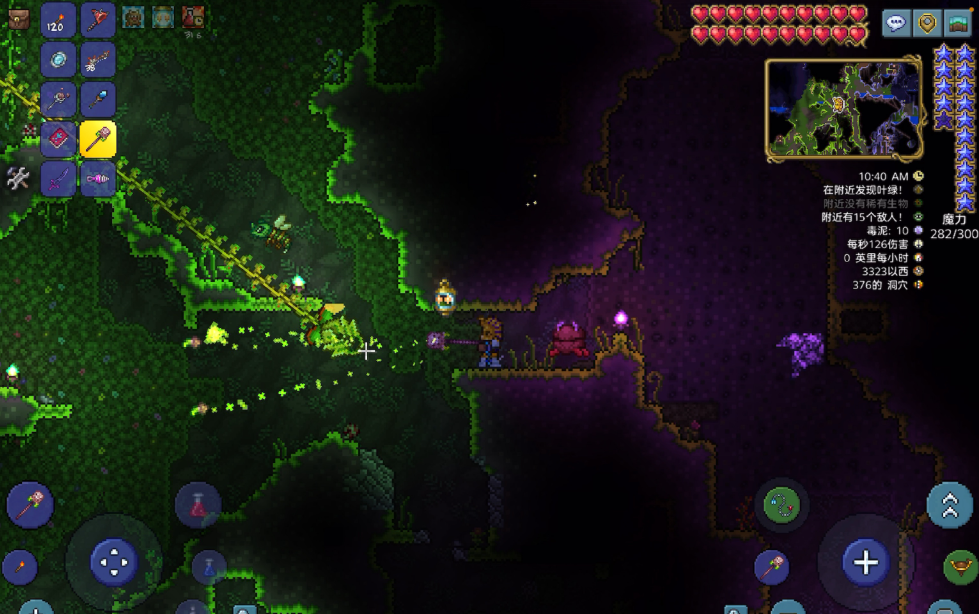Tap the jump double-arrow button
The width and height of the screenshot is (979, 614).
pyautogui.click(x=948, y=505)
